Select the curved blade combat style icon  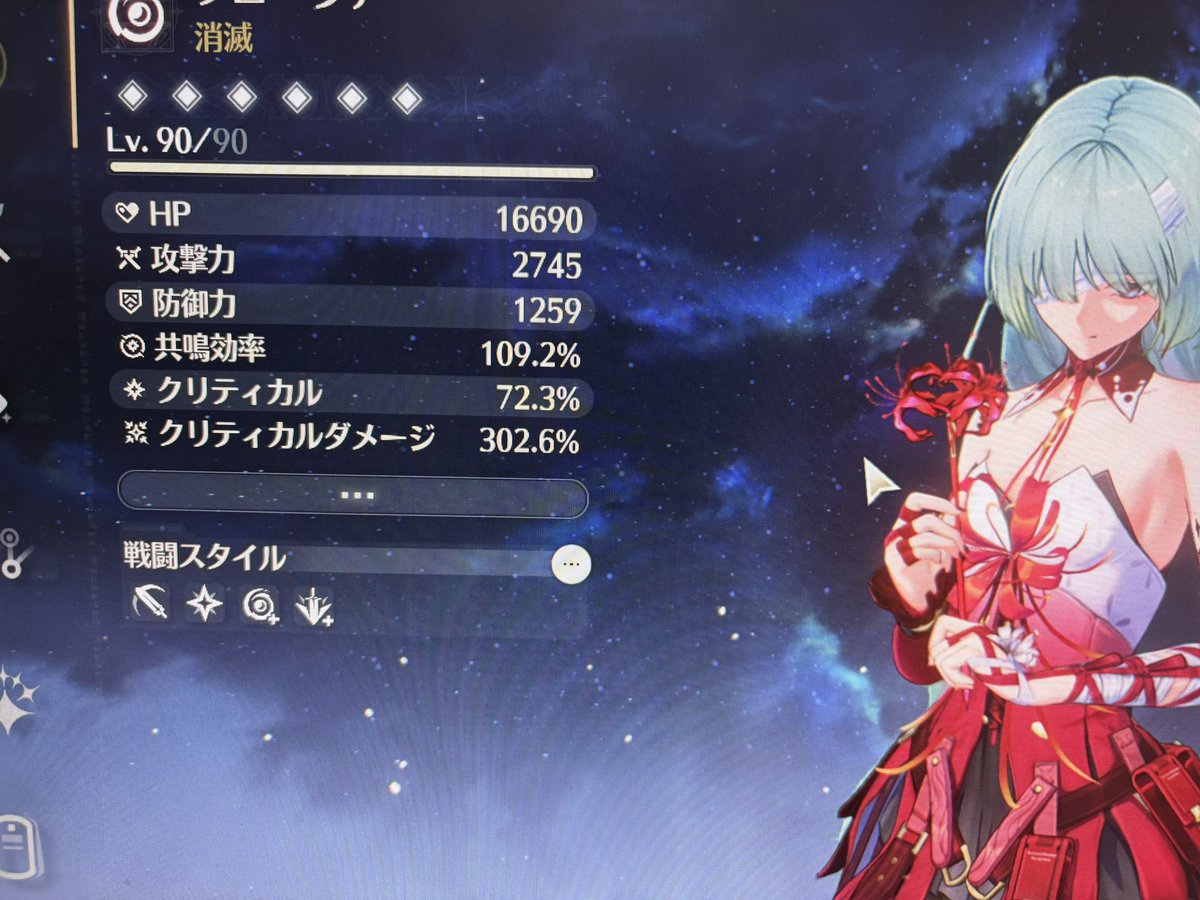coord(150,604)
